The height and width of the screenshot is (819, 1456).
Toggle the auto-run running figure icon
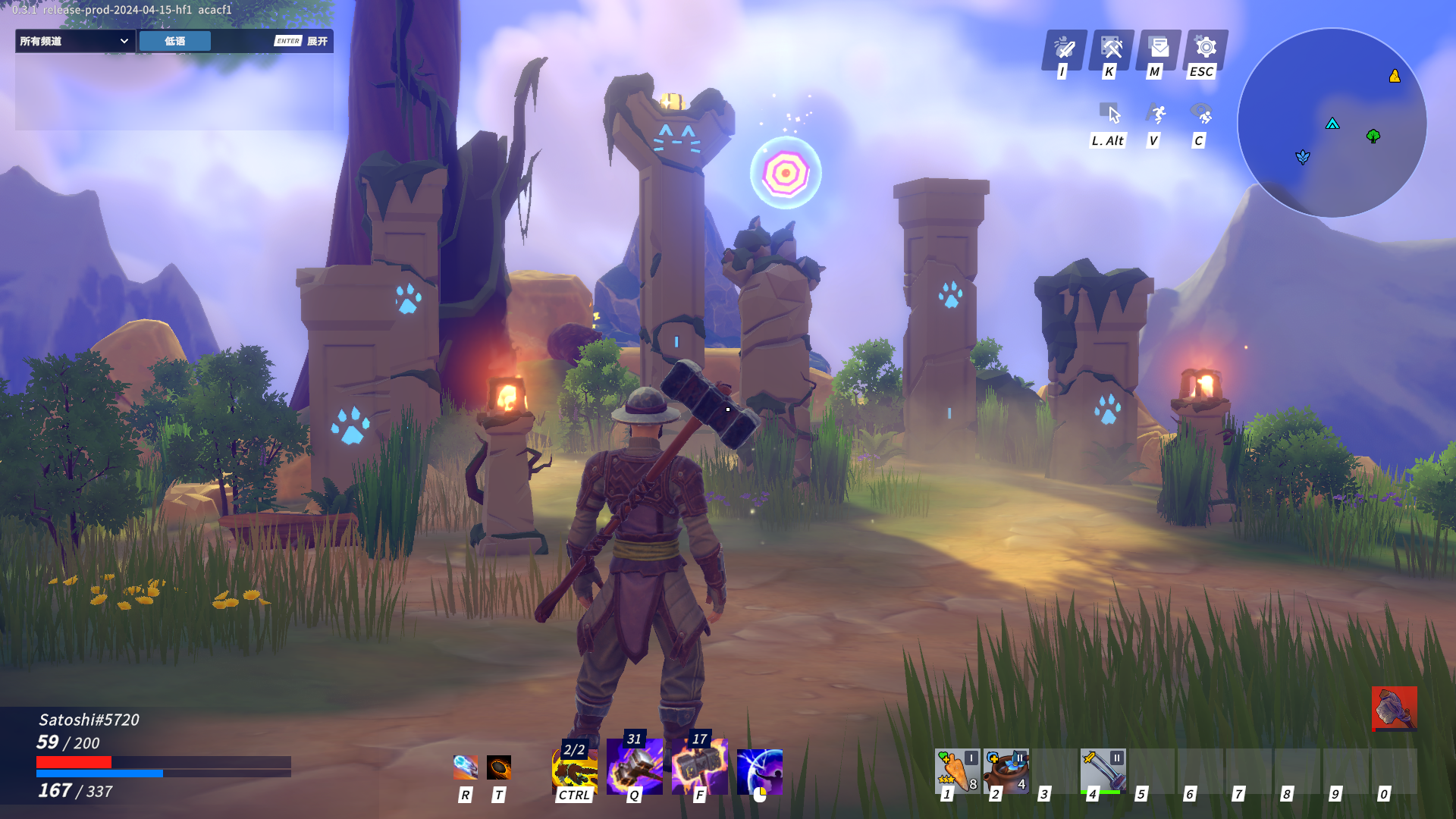coord(1156,115)
